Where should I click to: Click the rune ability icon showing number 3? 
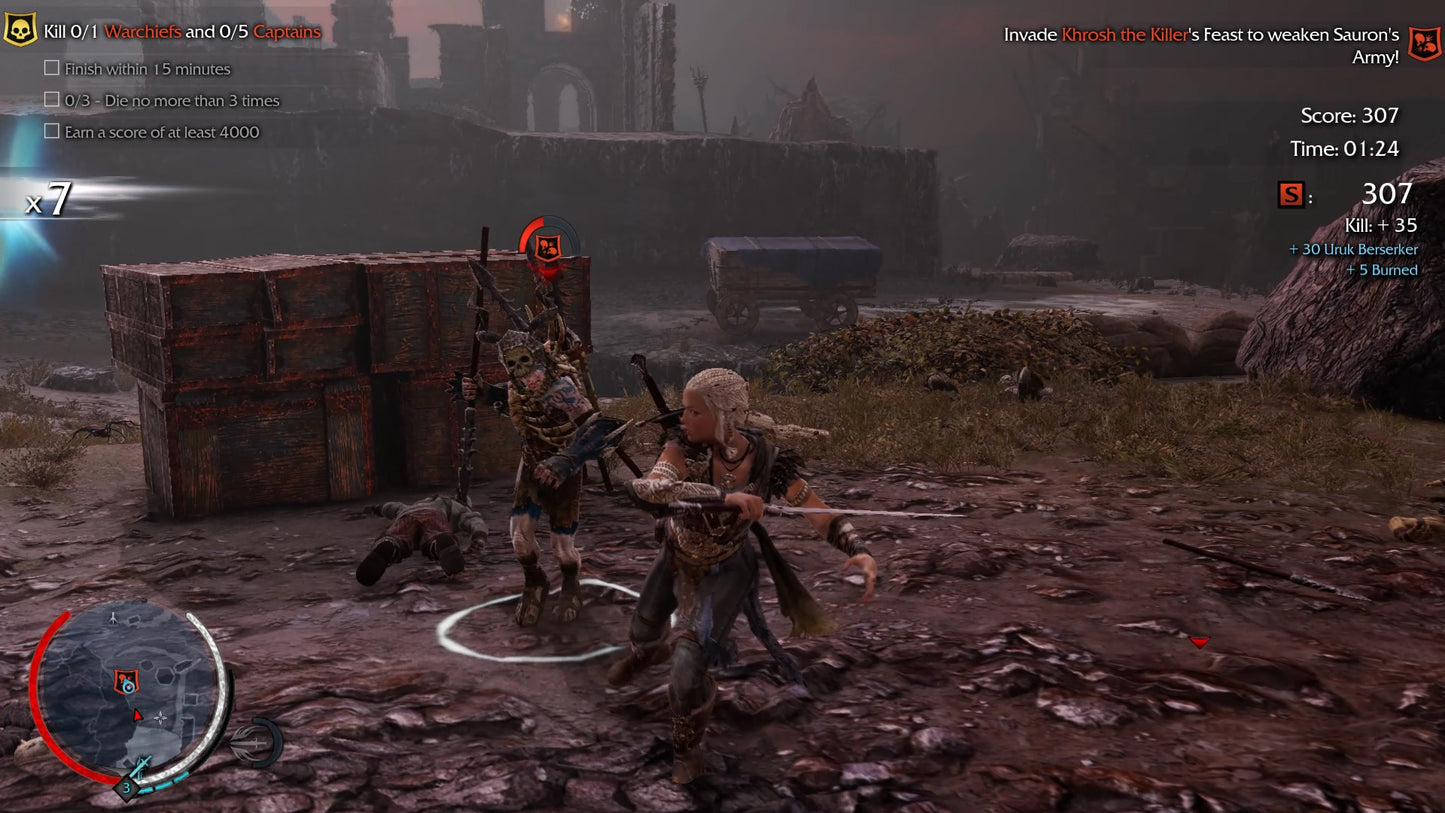click(x=126, y=787)
